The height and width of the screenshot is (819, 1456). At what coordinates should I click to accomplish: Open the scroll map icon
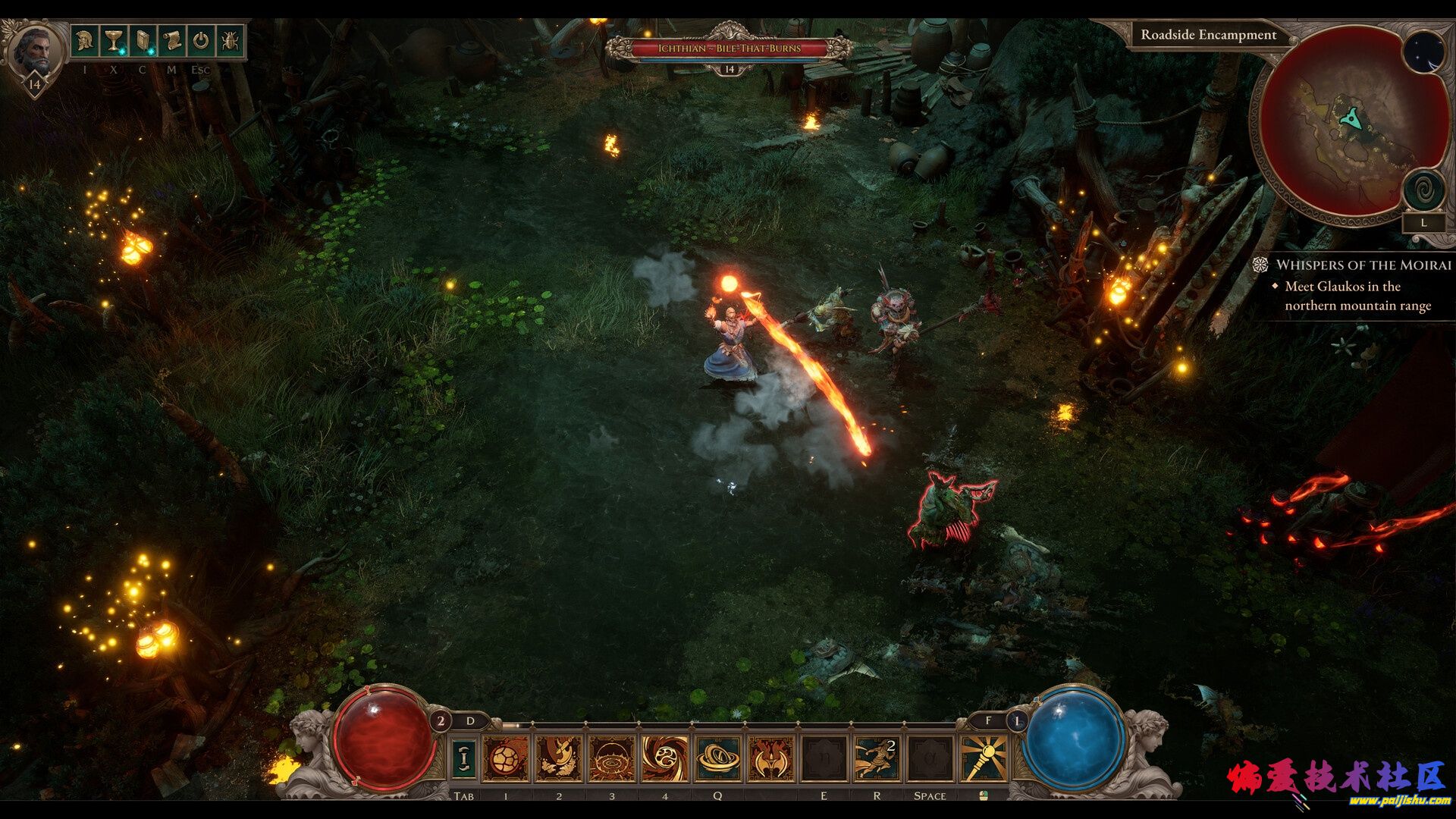click(171, 40)
